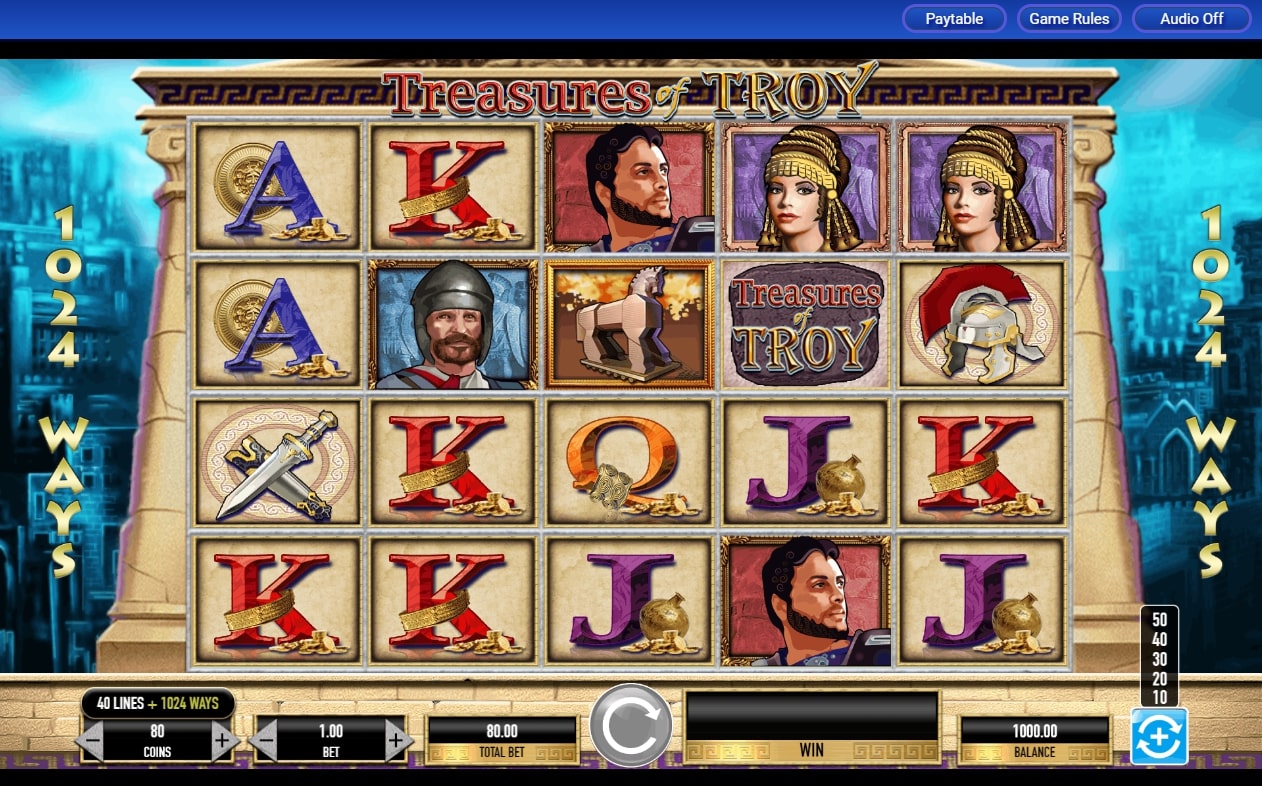Decrease the coins with the minus arrow
Image resolution: width=1262 pixels, height=786 pixels.
[x=91, y=741]
